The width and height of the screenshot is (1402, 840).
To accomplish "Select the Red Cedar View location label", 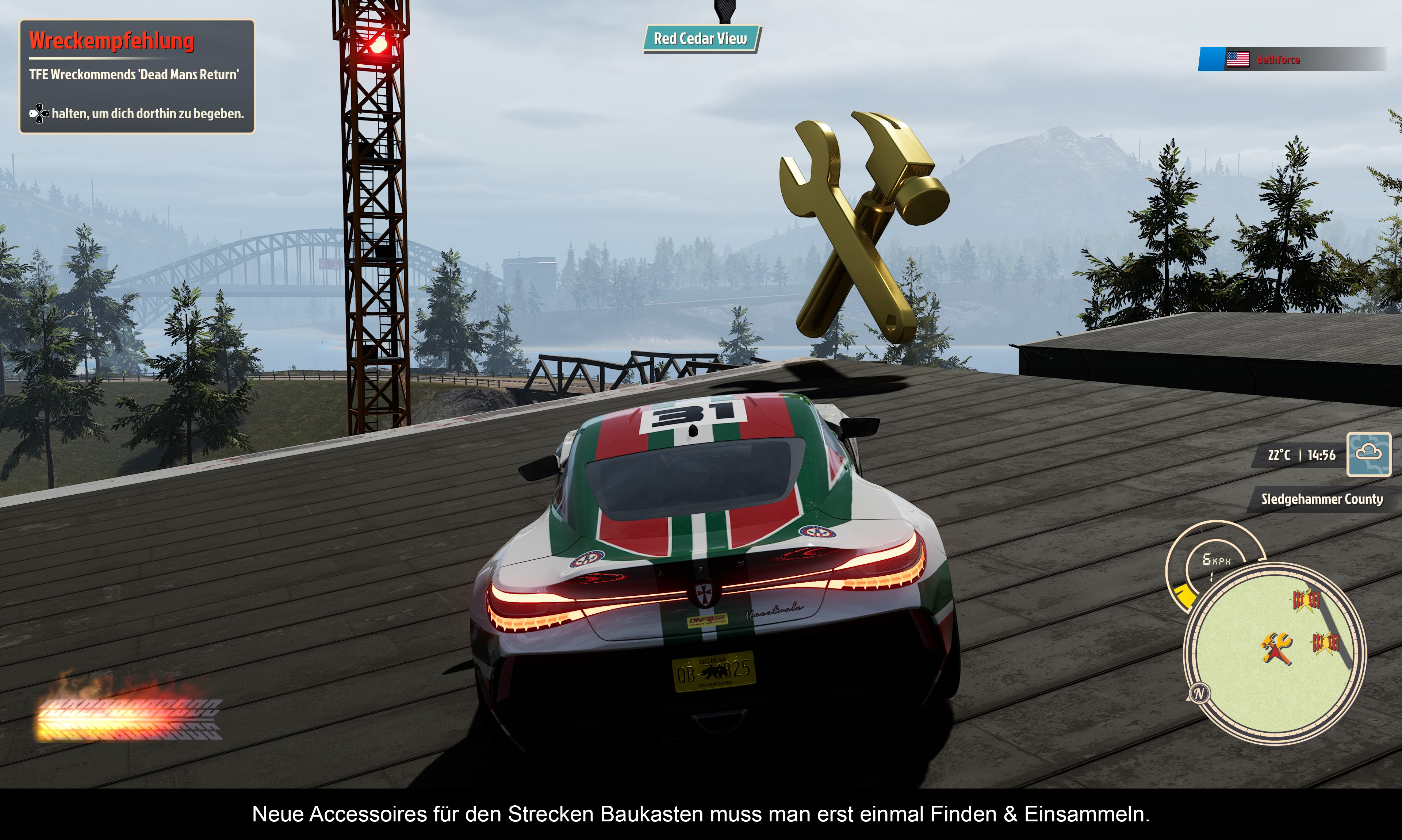I will 700,38.
